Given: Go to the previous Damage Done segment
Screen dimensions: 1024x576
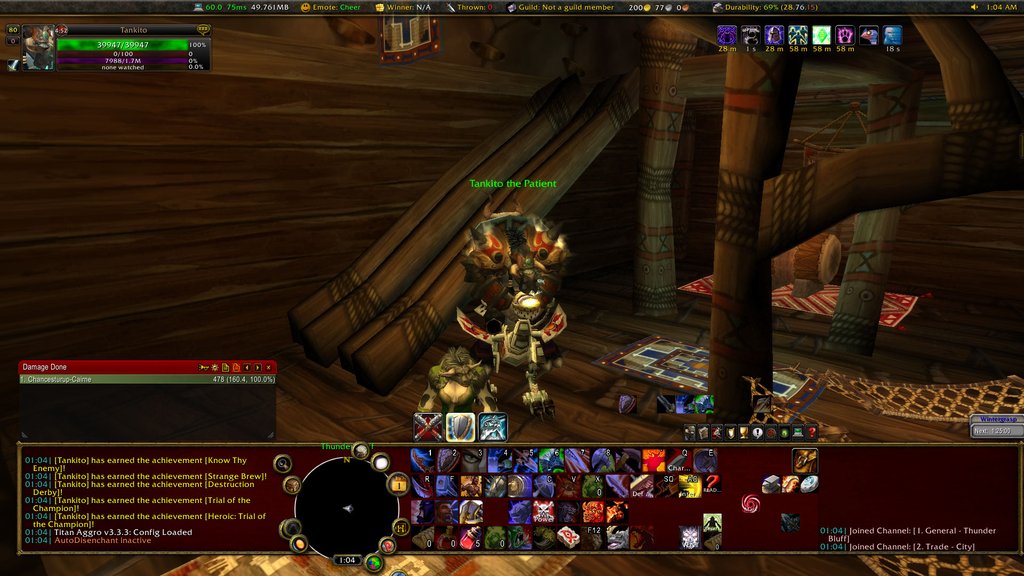Looking at the screenshot, I should (x=247, y=368).
